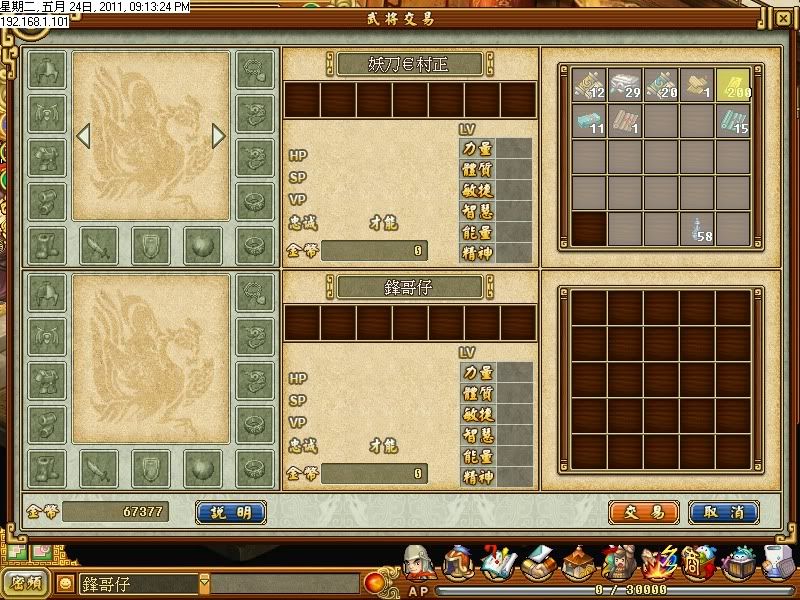Show the previous general with the left arrow

[84, 135]
